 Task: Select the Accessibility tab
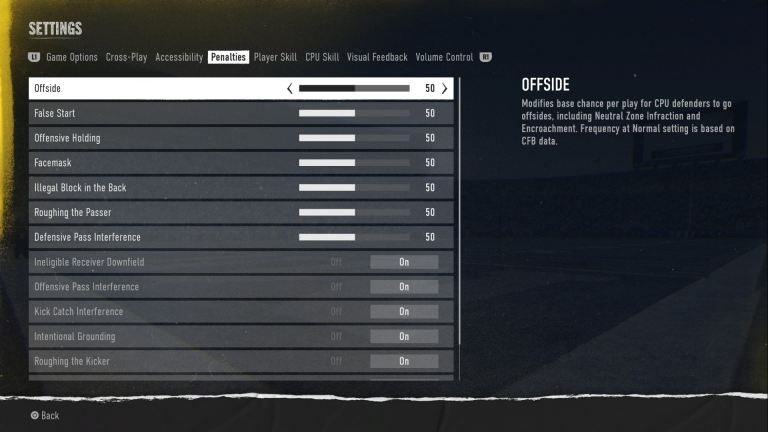tap(179, 58)
